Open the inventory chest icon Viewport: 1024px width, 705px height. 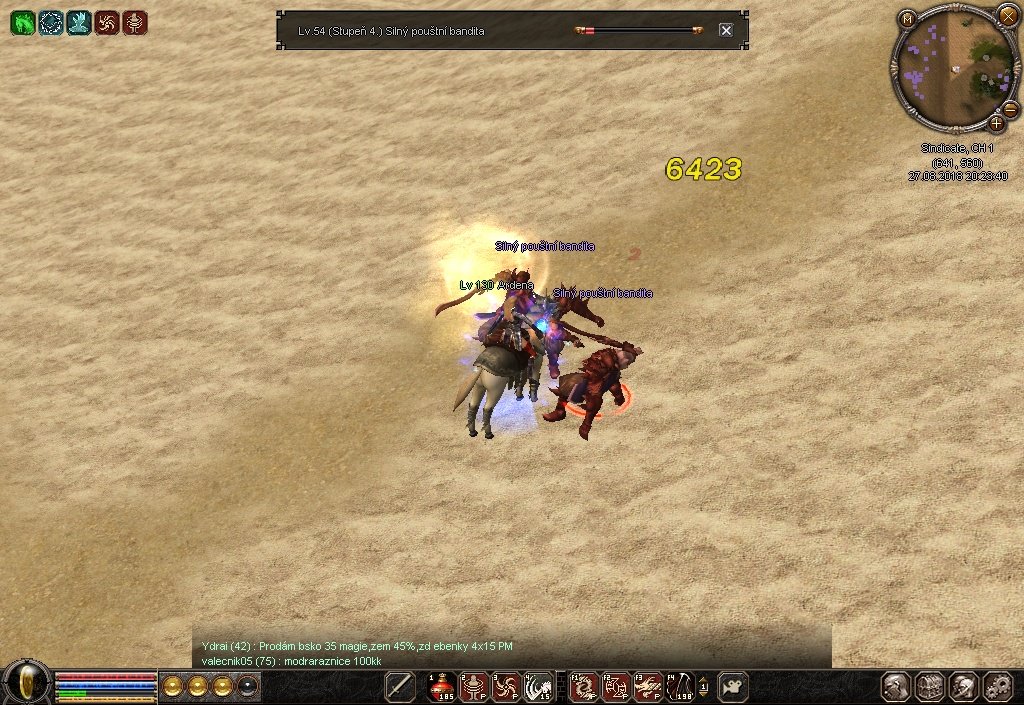tap(930, 687)
